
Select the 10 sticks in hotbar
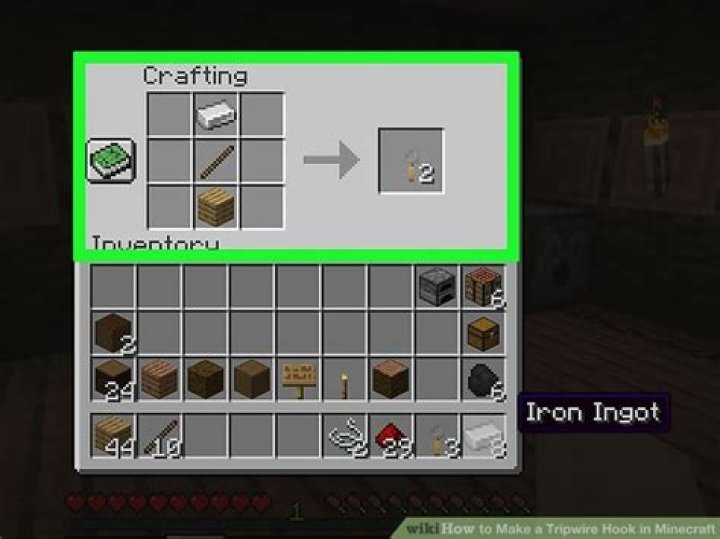(158, 436)
